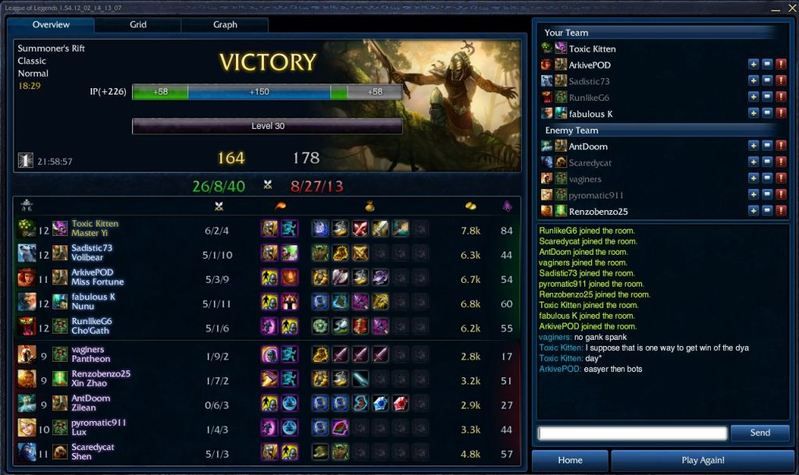Add Renzobenzo25 as friend with plus button
799x475 pixels.
coord(753,211)
